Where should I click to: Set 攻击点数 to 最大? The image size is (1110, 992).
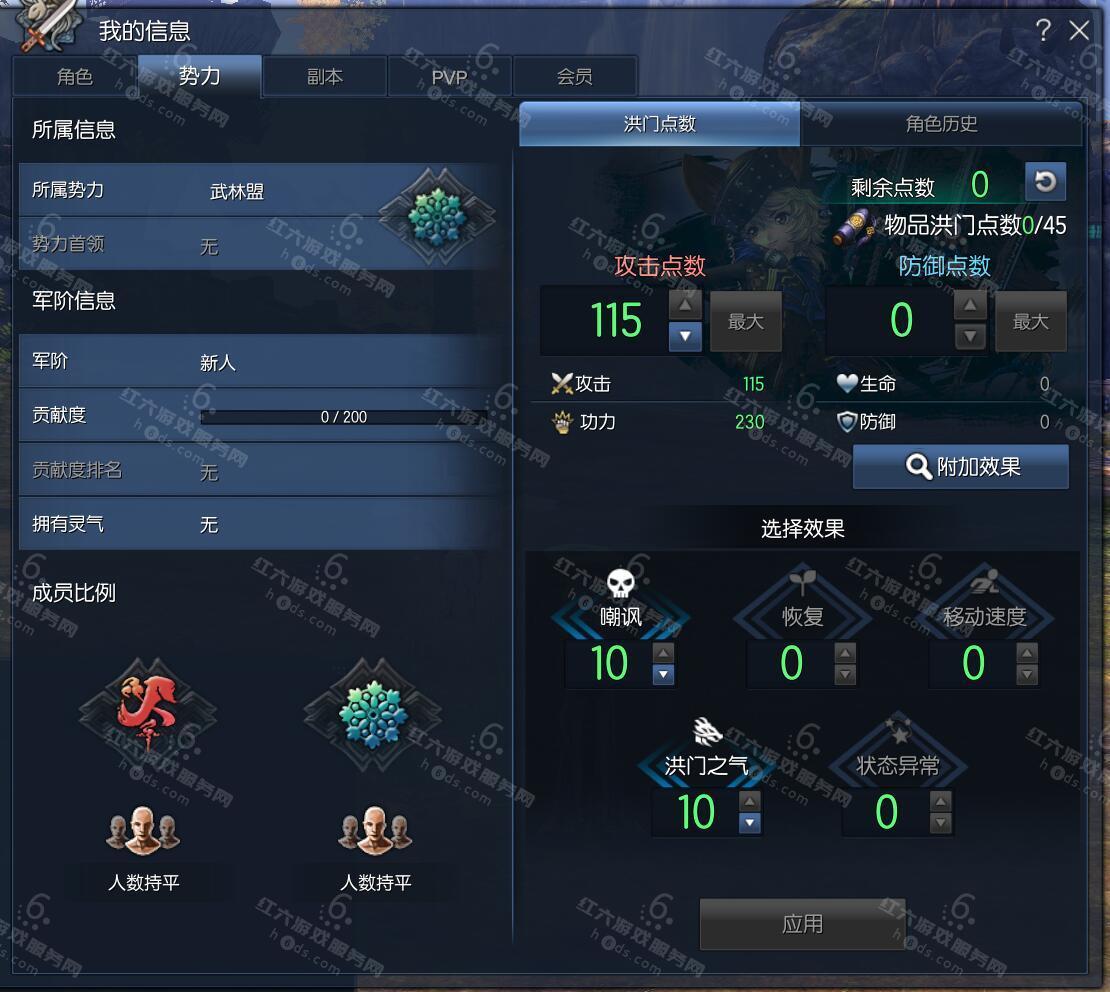(745, 321)
